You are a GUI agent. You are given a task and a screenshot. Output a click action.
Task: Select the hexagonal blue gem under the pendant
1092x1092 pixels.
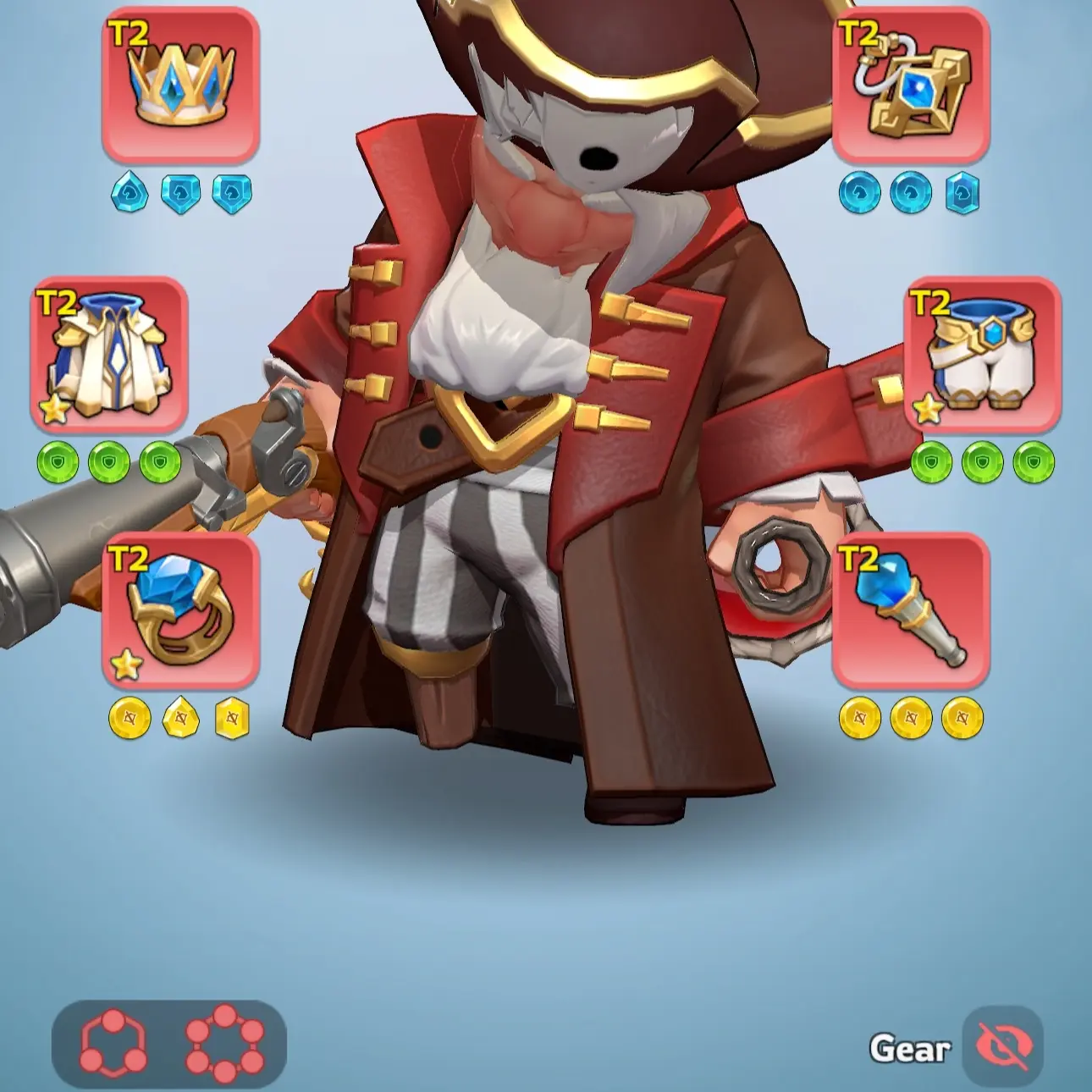coord(962,193)
